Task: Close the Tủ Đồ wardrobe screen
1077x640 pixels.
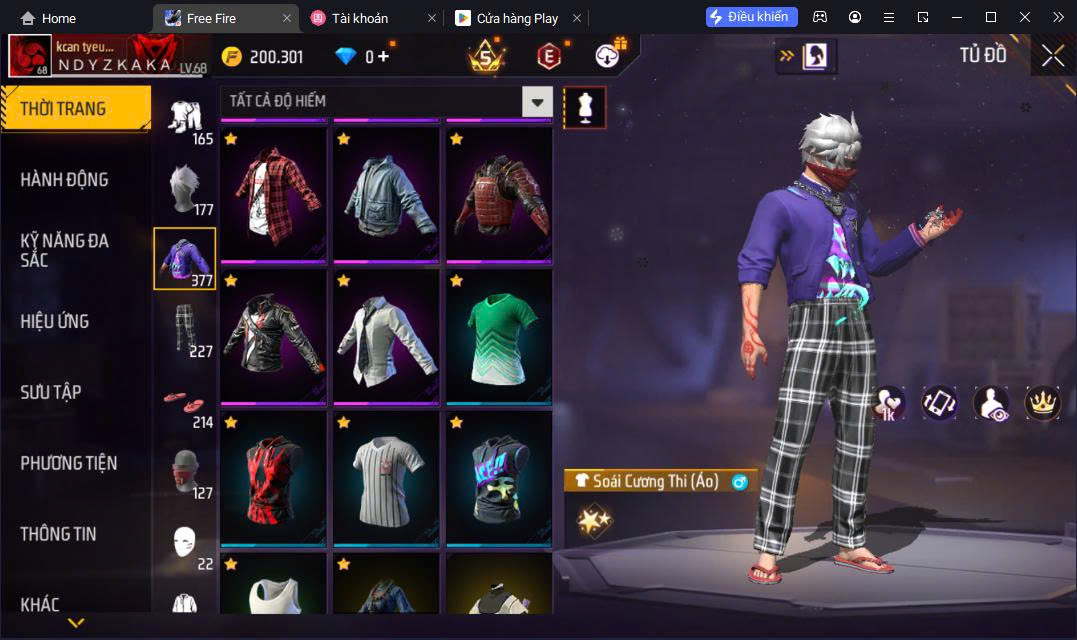Action: 1053,56
